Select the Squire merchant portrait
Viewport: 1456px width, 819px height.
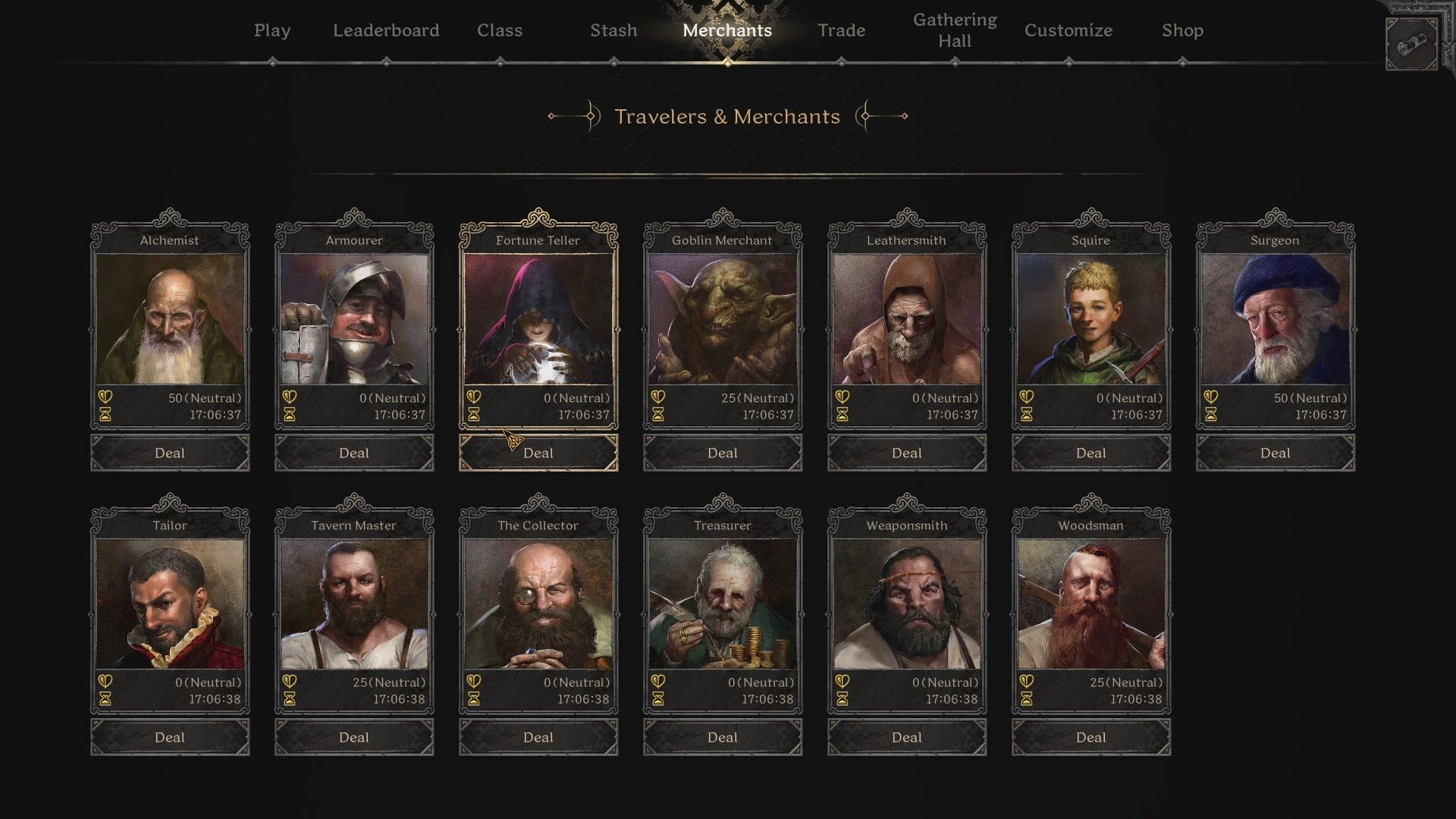1091,318
